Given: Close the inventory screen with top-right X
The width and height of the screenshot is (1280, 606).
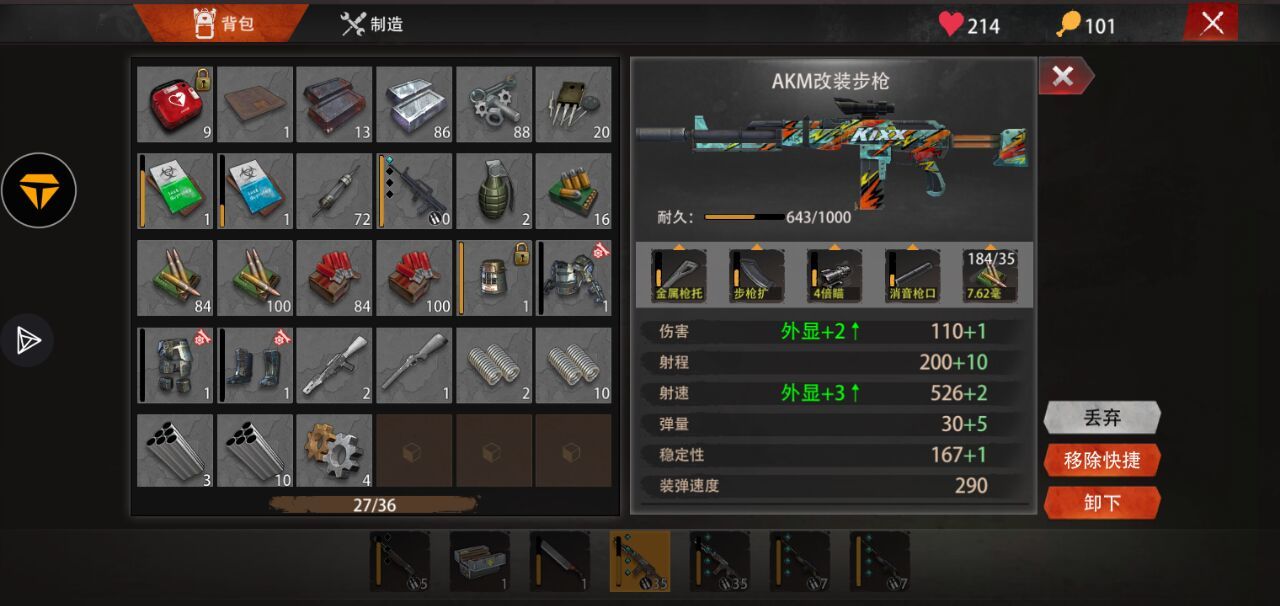Looking at the screenshot, I should 1211,23.
